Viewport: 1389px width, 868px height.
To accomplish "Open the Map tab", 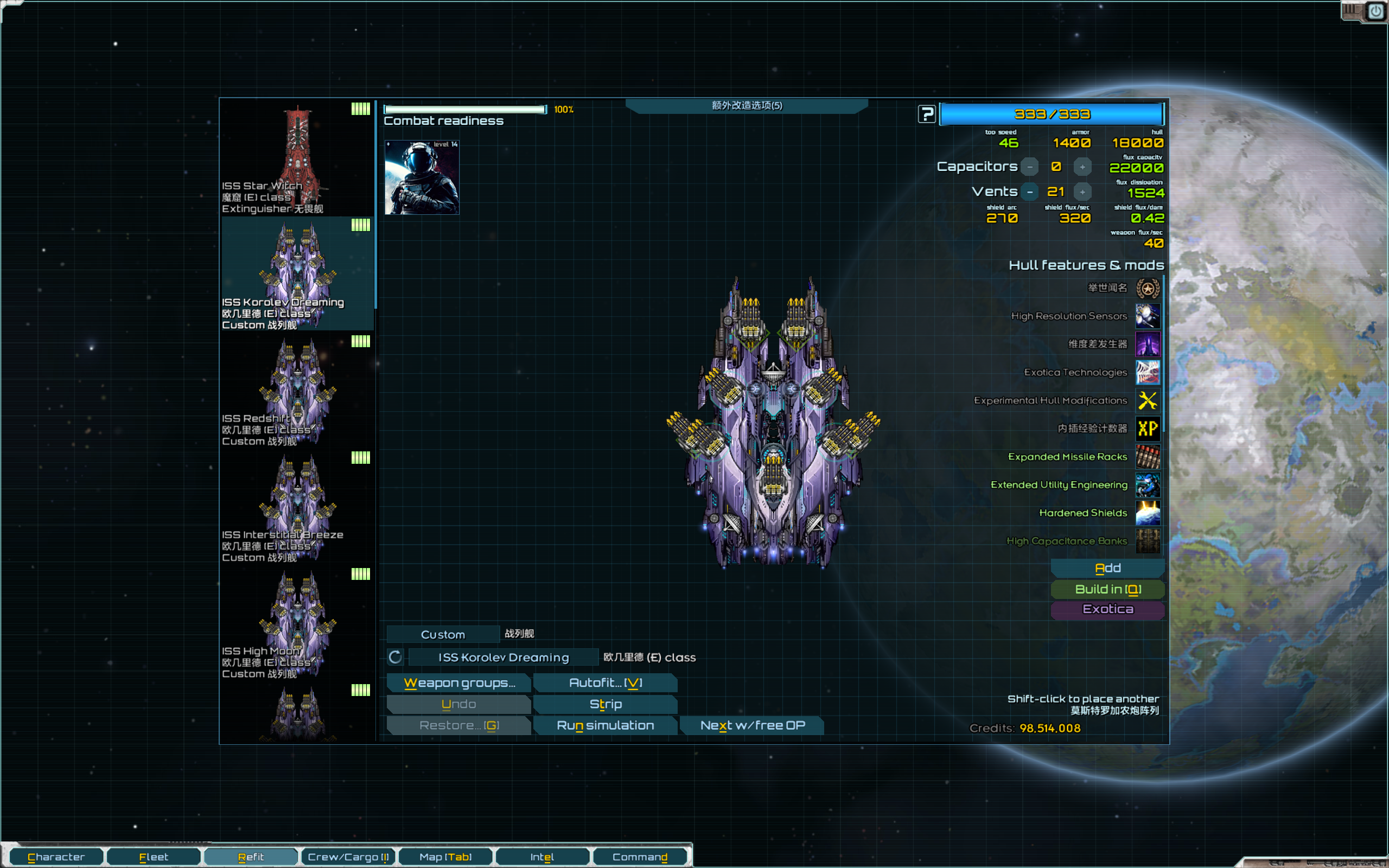I will (445, 857).
